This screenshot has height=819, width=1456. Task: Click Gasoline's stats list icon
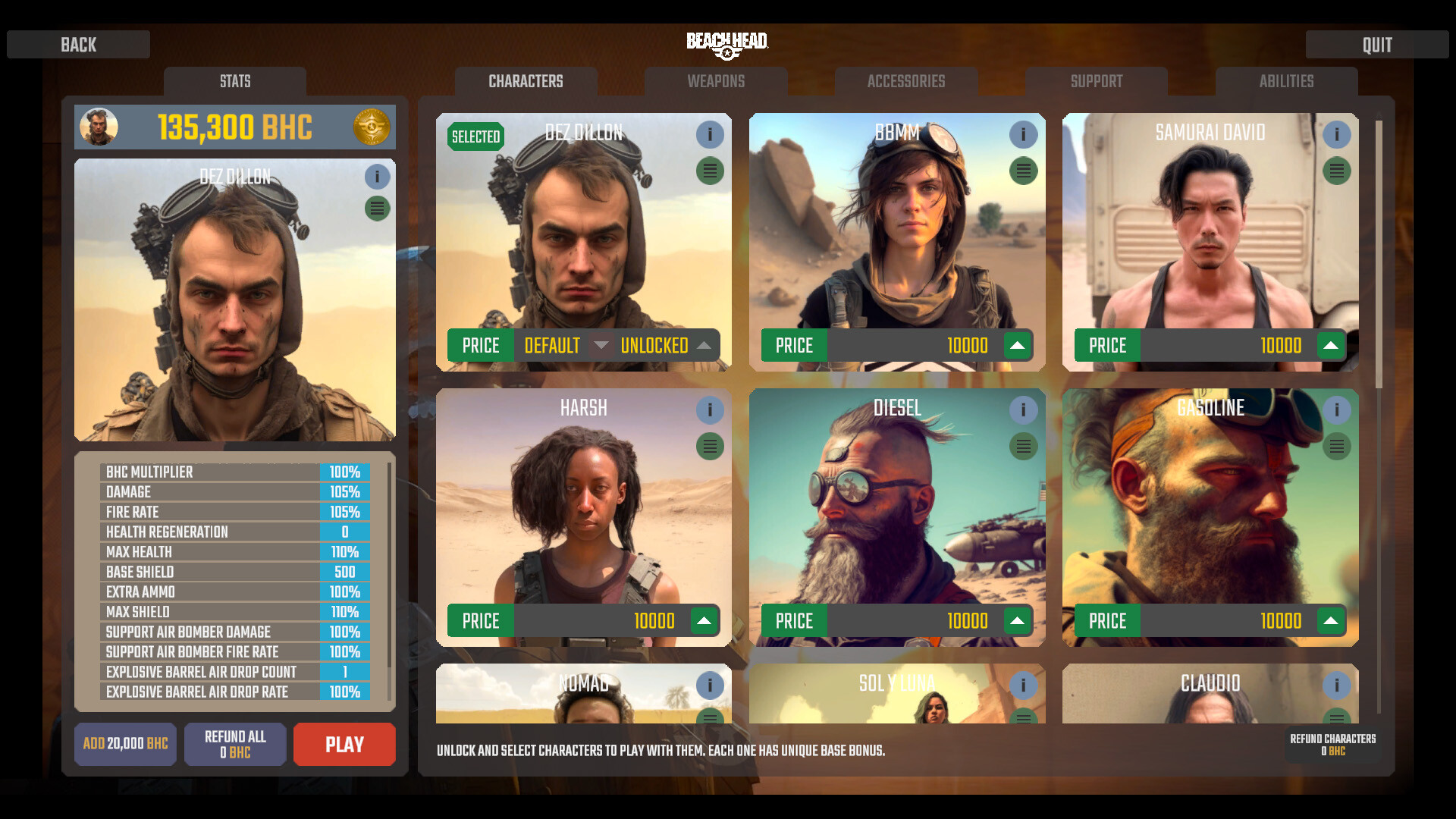point(1337,447)
